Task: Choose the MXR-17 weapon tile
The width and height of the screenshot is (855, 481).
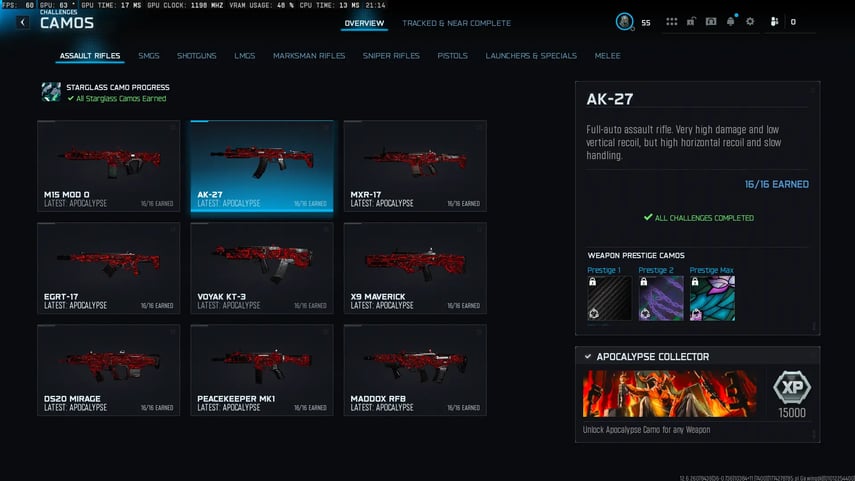Action: (415, 166)
